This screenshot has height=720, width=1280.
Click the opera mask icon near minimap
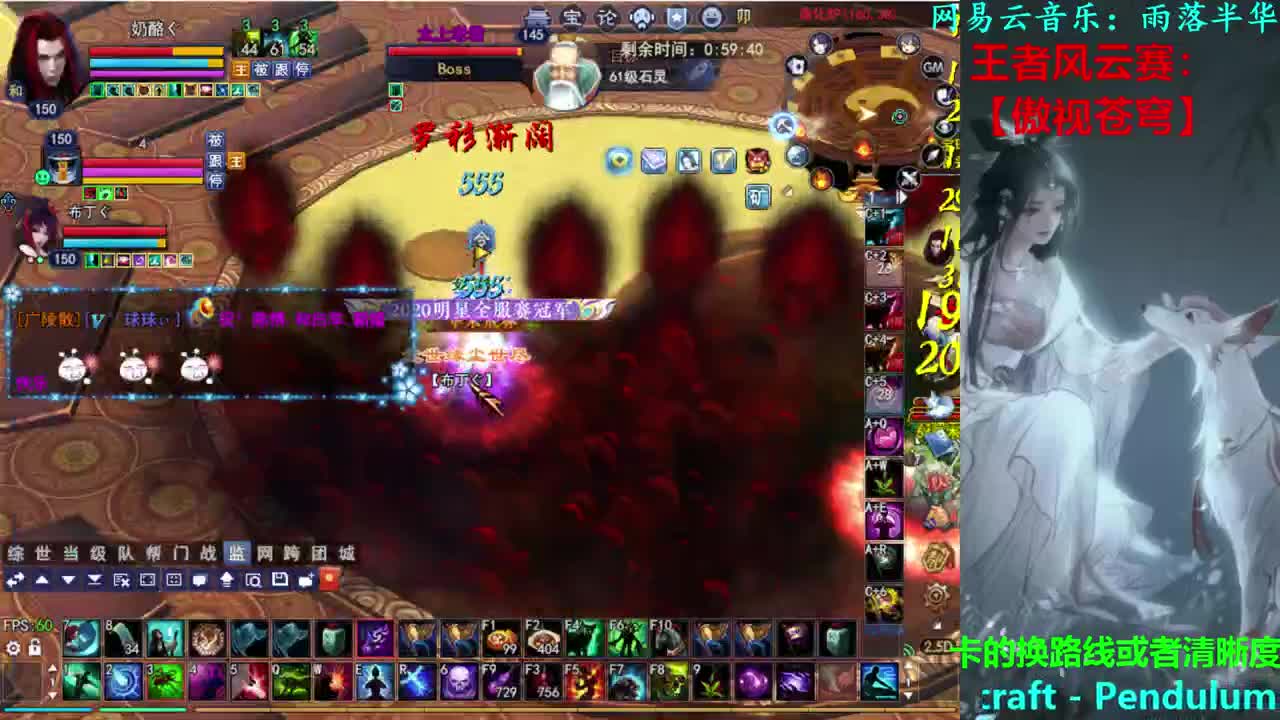[641, 18]
